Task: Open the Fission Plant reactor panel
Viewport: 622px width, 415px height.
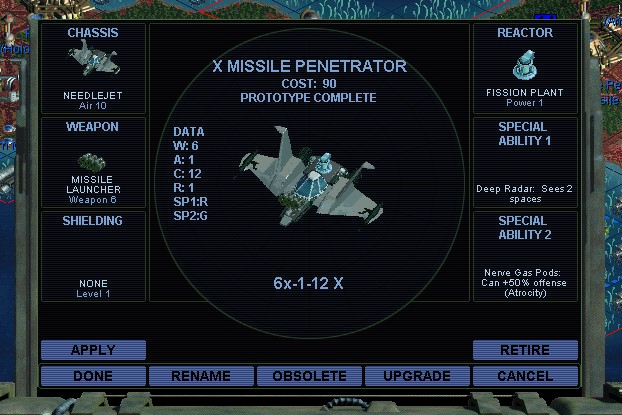Action: coord(525,68)
